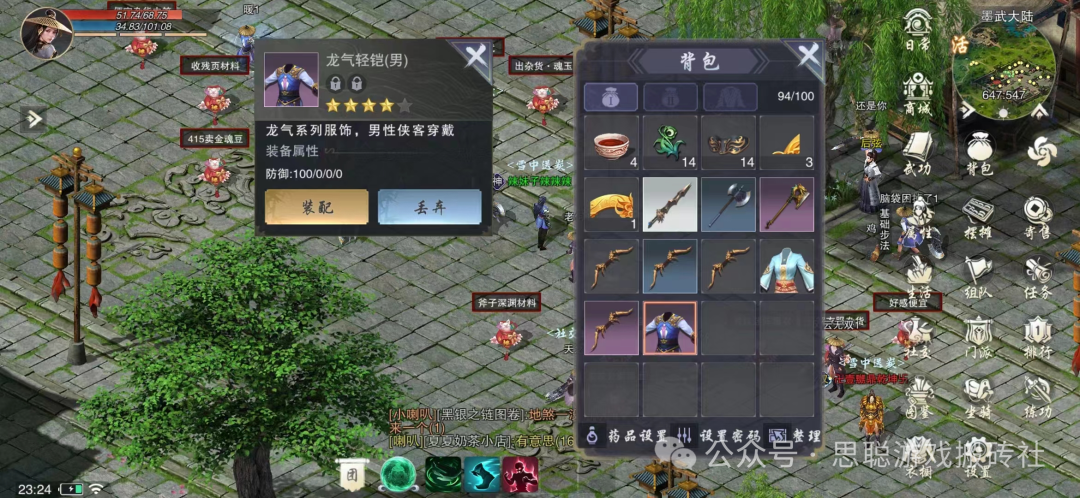Discard the item with the 丢弃 button

pyautogui.click(x=429, y=207)
